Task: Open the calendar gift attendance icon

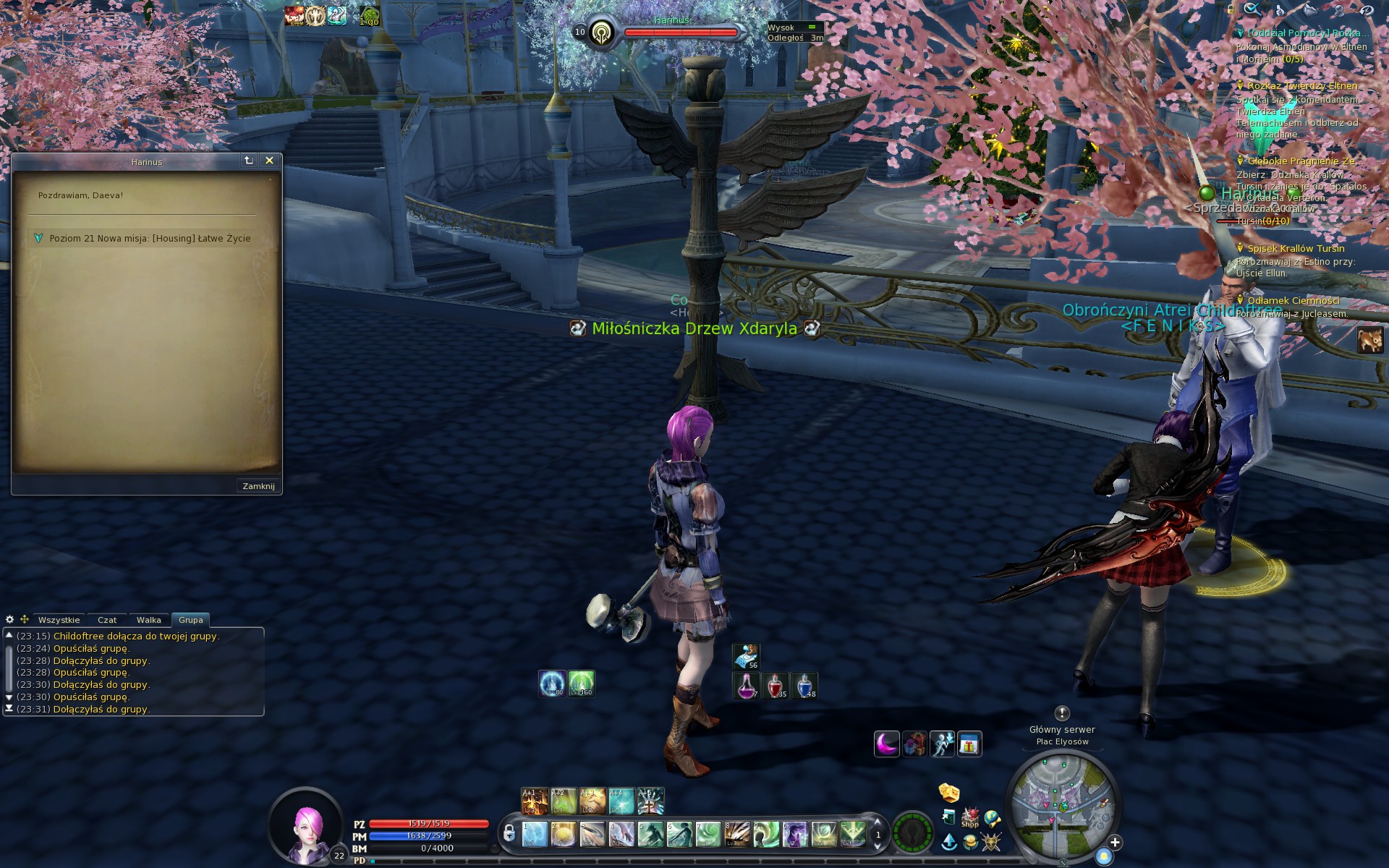Action: click(x=969, y=743)
